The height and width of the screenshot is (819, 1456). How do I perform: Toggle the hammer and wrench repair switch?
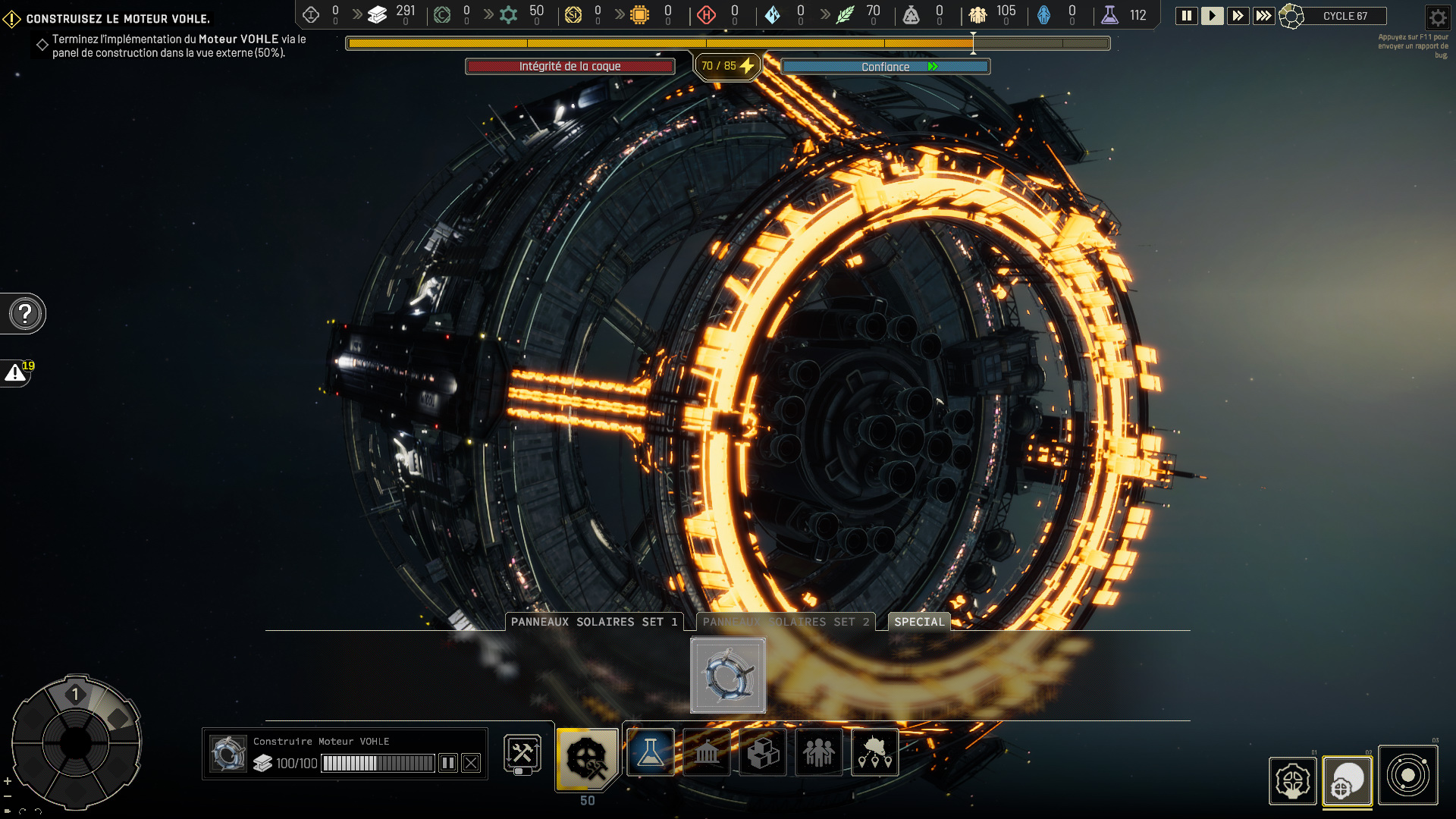pyautogui.click(x=522, y=754)
